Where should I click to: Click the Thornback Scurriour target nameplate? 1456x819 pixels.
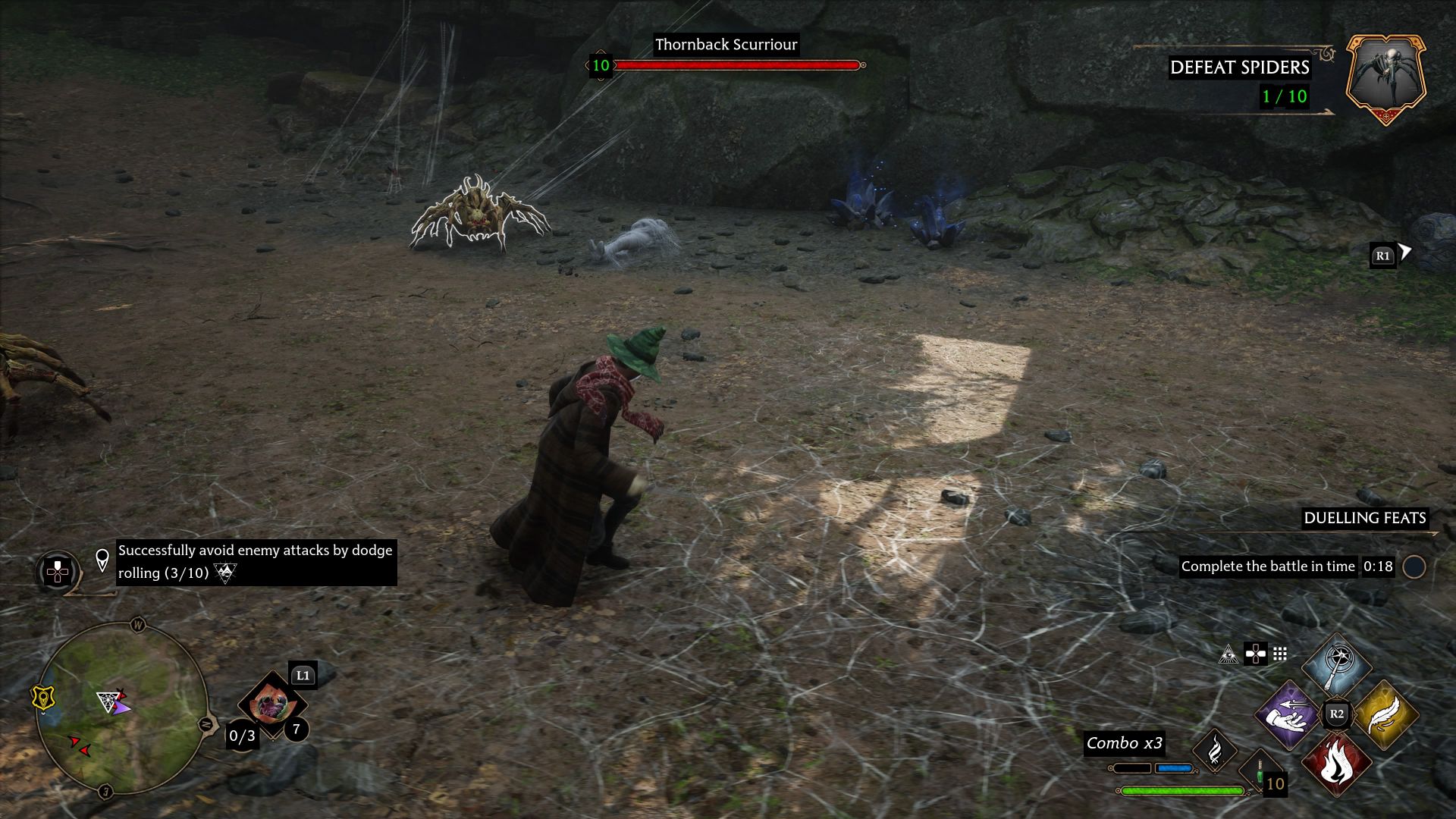click(x=726, y=45)
